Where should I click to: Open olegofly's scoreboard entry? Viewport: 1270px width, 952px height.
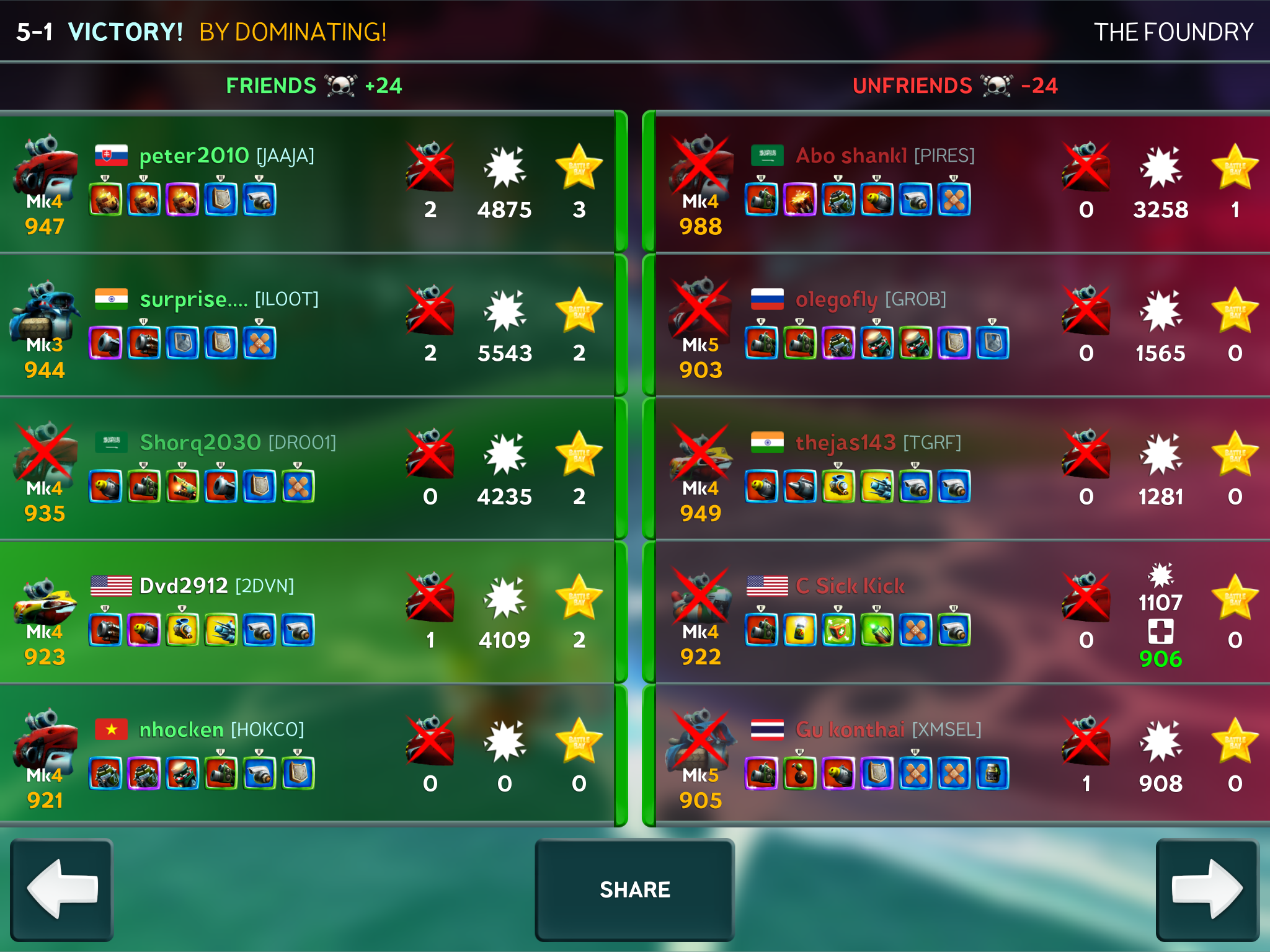[961, 326]
